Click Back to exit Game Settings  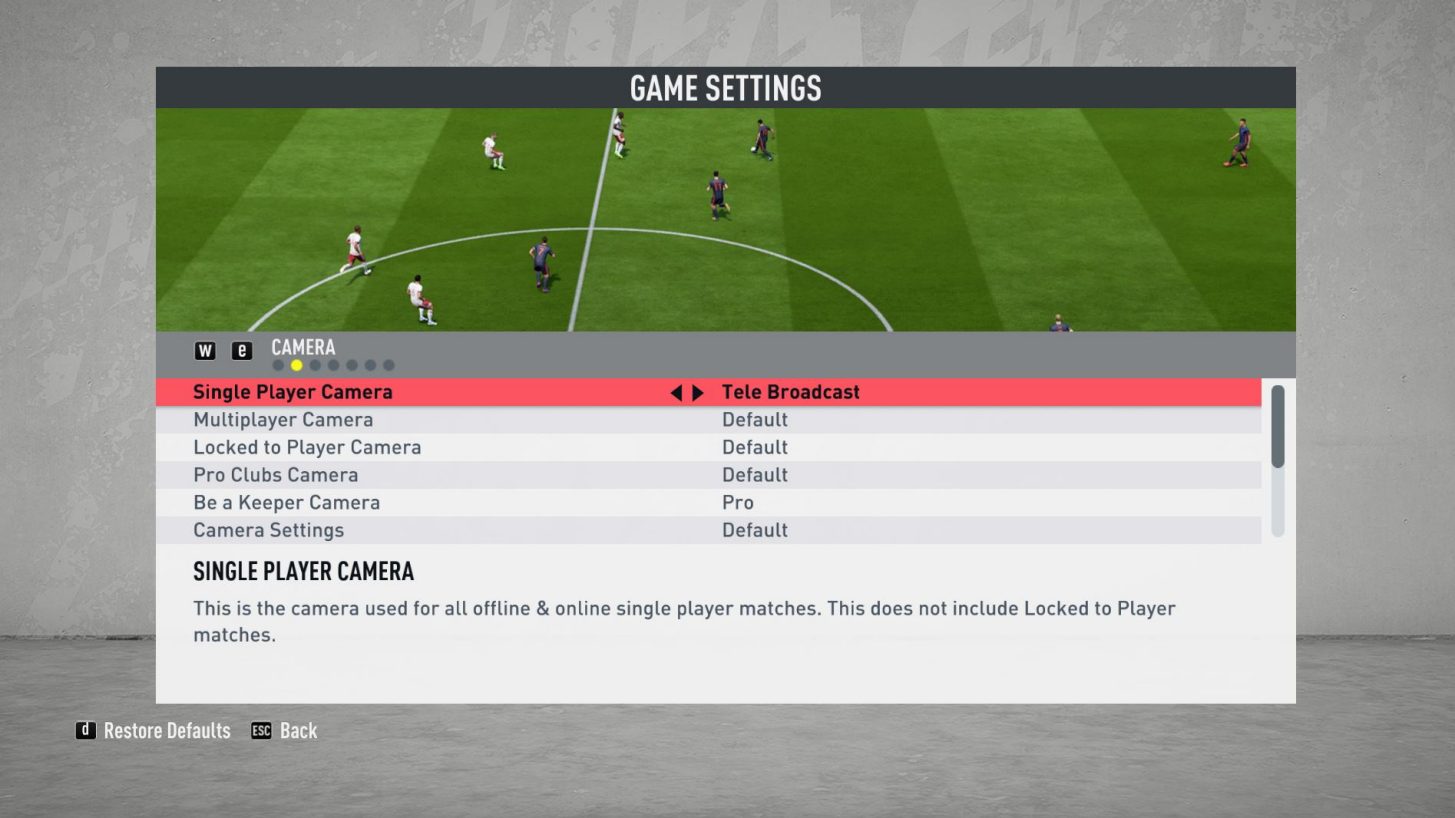298,730
